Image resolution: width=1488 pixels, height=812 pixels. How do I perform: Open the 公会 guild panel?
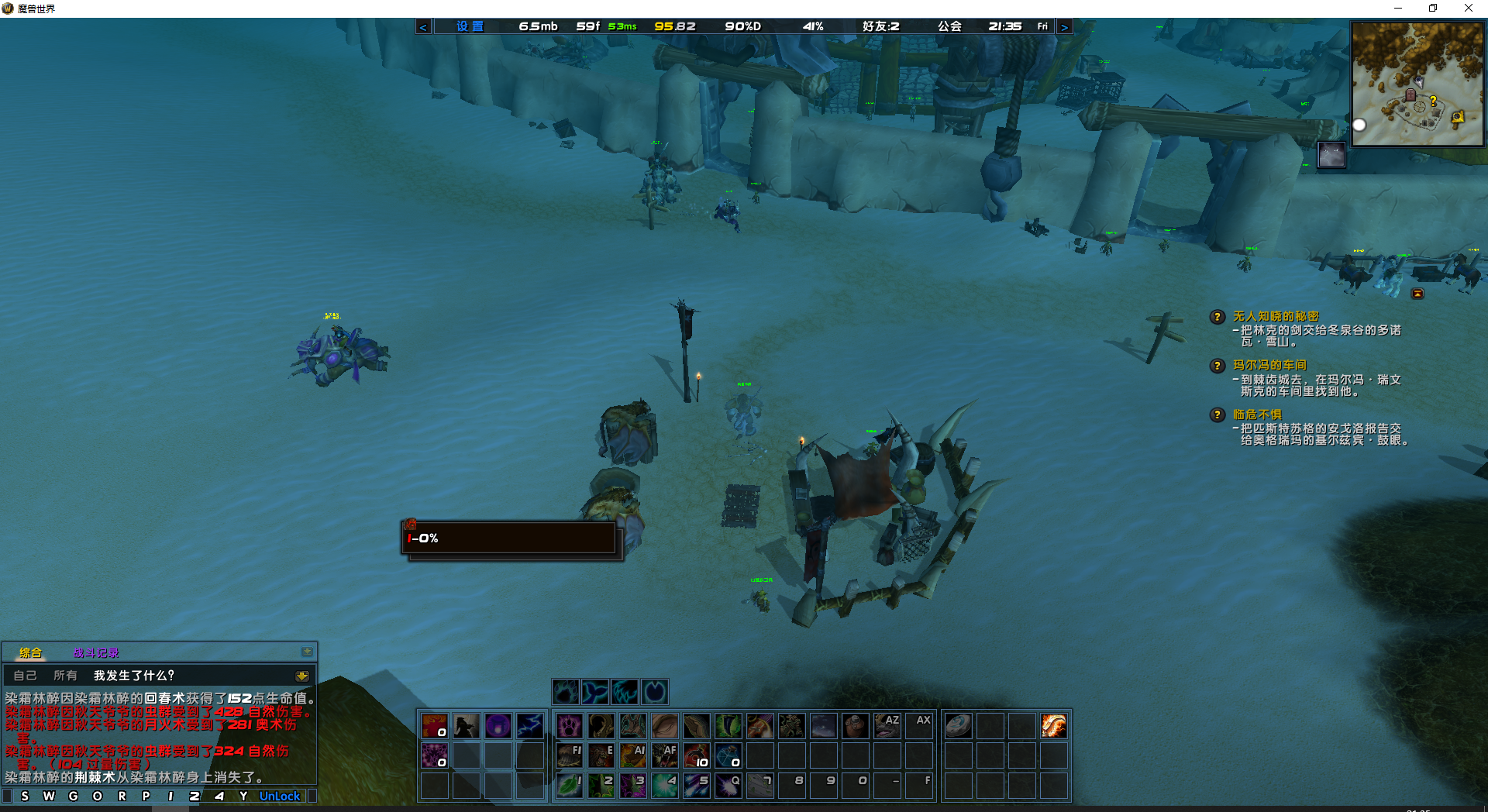coord(949,26)
